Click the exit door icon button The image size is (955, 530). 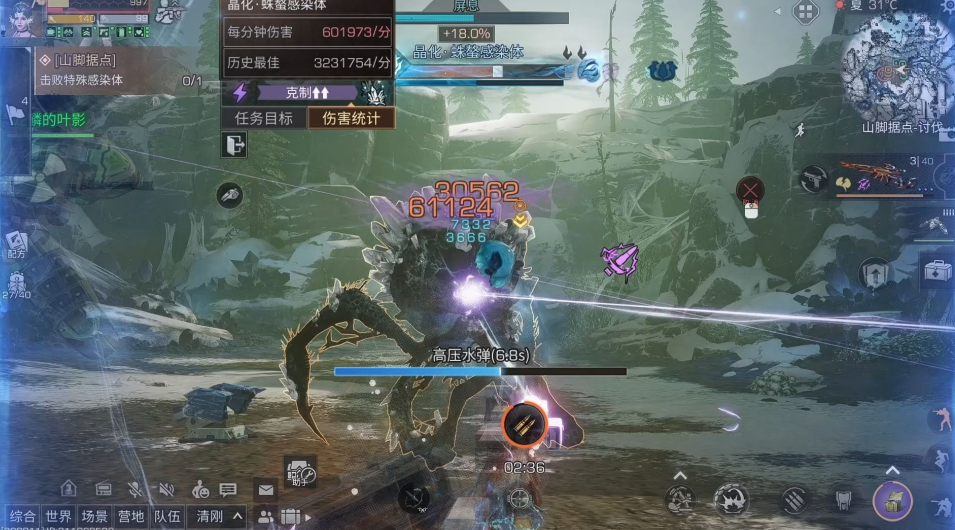[x=235, y=146]
